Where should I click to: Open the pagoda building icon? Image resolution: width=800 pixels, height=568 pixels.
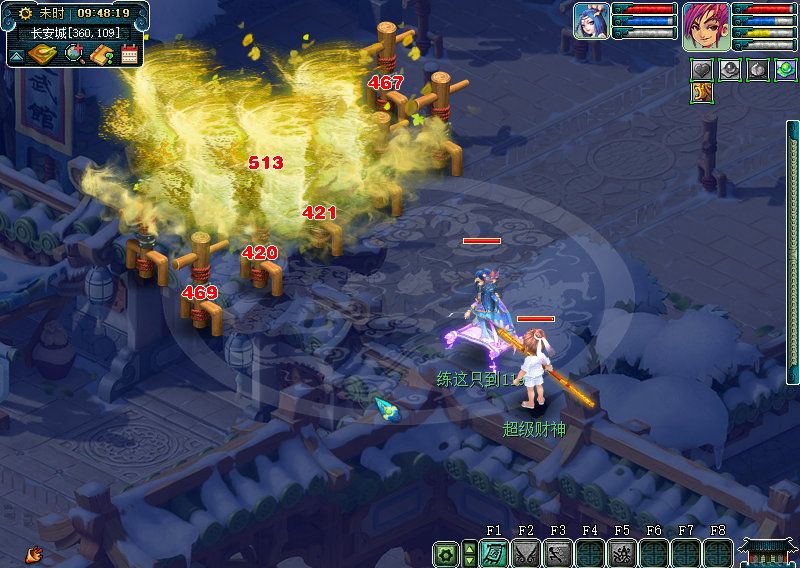(x=767, y=551)
